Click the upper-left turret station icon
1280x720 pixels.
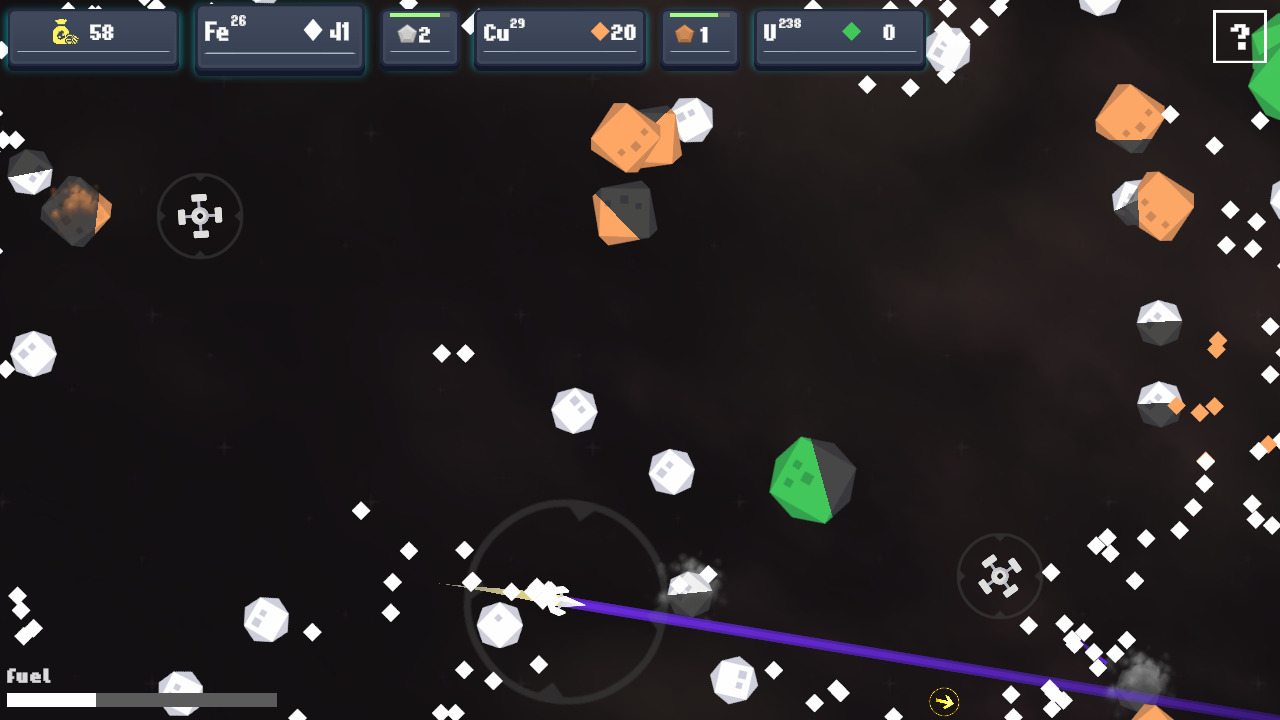tap(200, 215)
